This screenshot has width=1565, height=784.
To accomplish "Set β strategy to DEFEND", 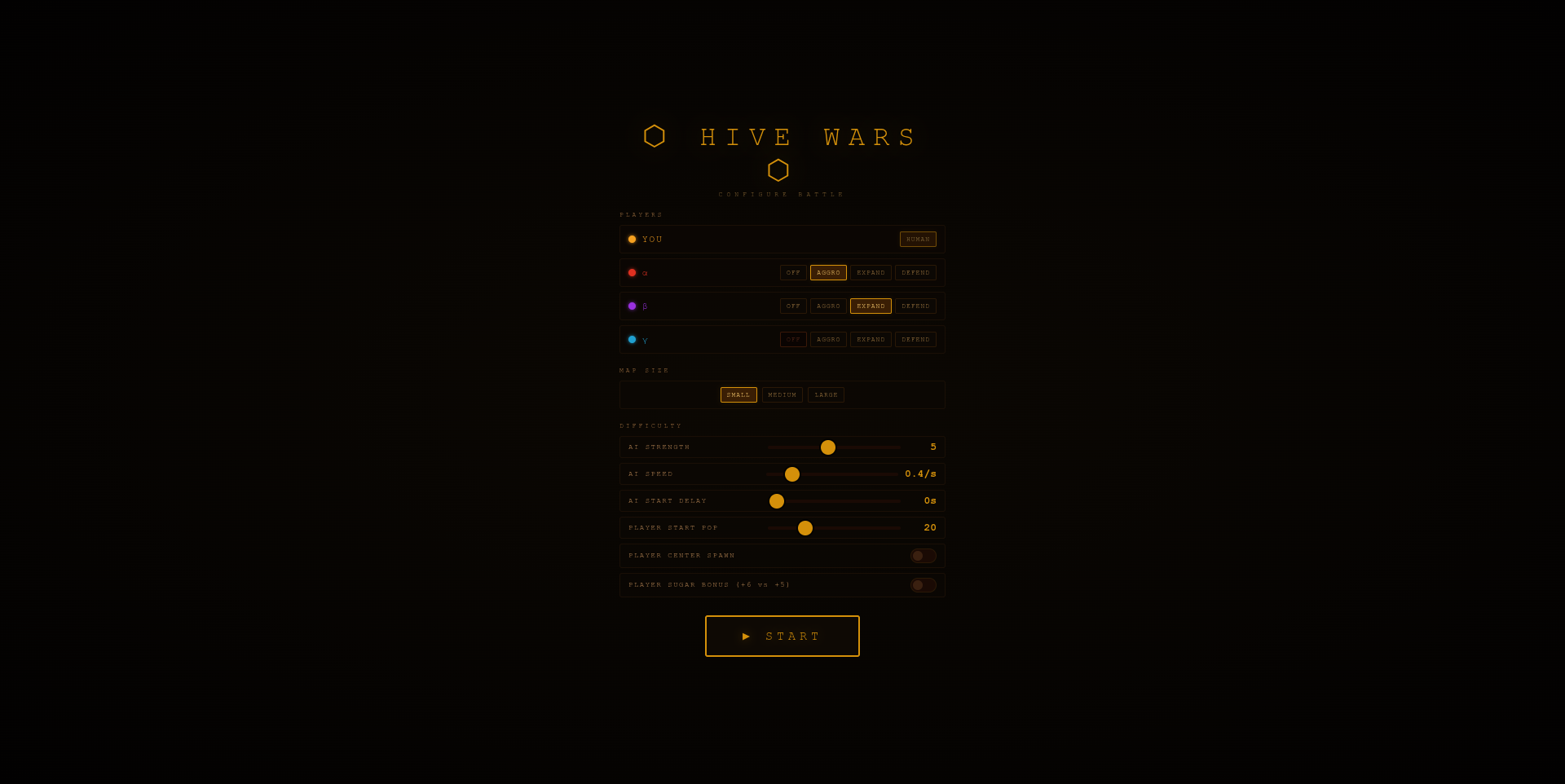I will tap(915, 306).
